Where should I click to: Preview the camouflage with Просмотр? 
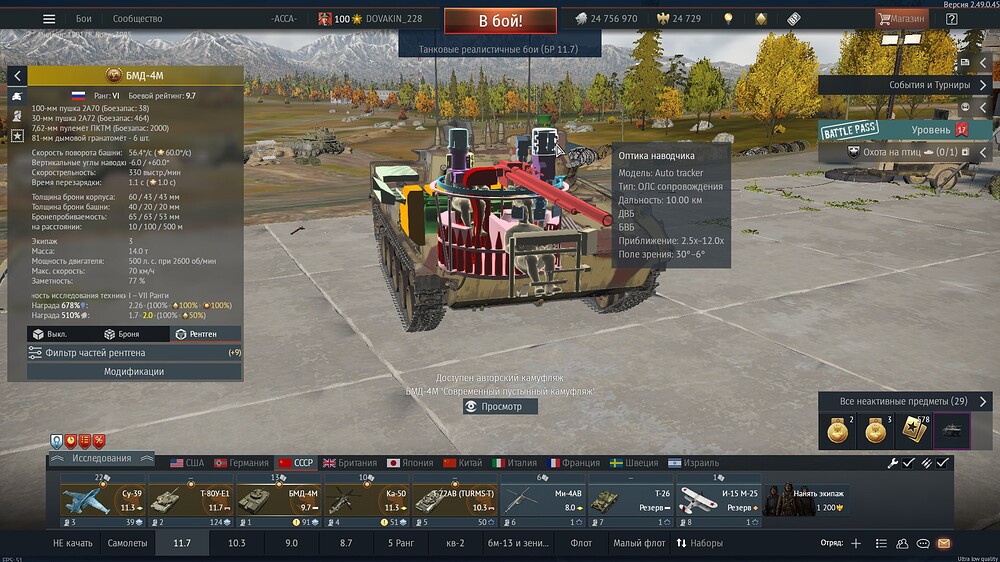pyautogui.click(x=500, y=407)
